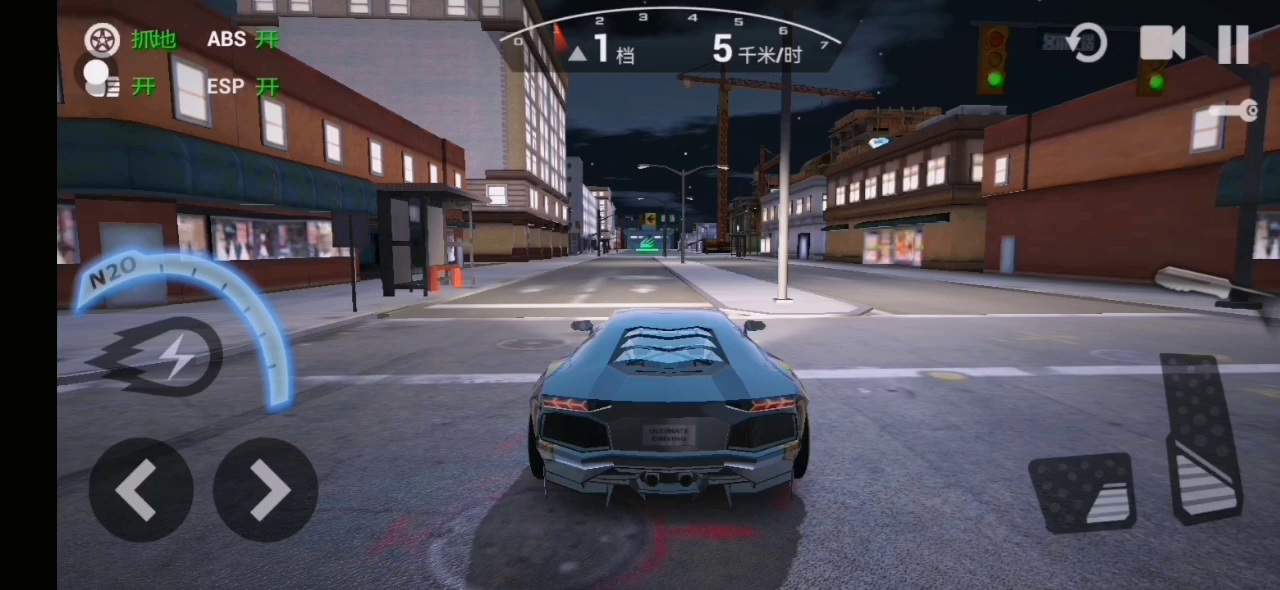Tap the circular reset car arrow
Image resolution: width=1280 pixels, height=590 pixels.
(1087, 44)
